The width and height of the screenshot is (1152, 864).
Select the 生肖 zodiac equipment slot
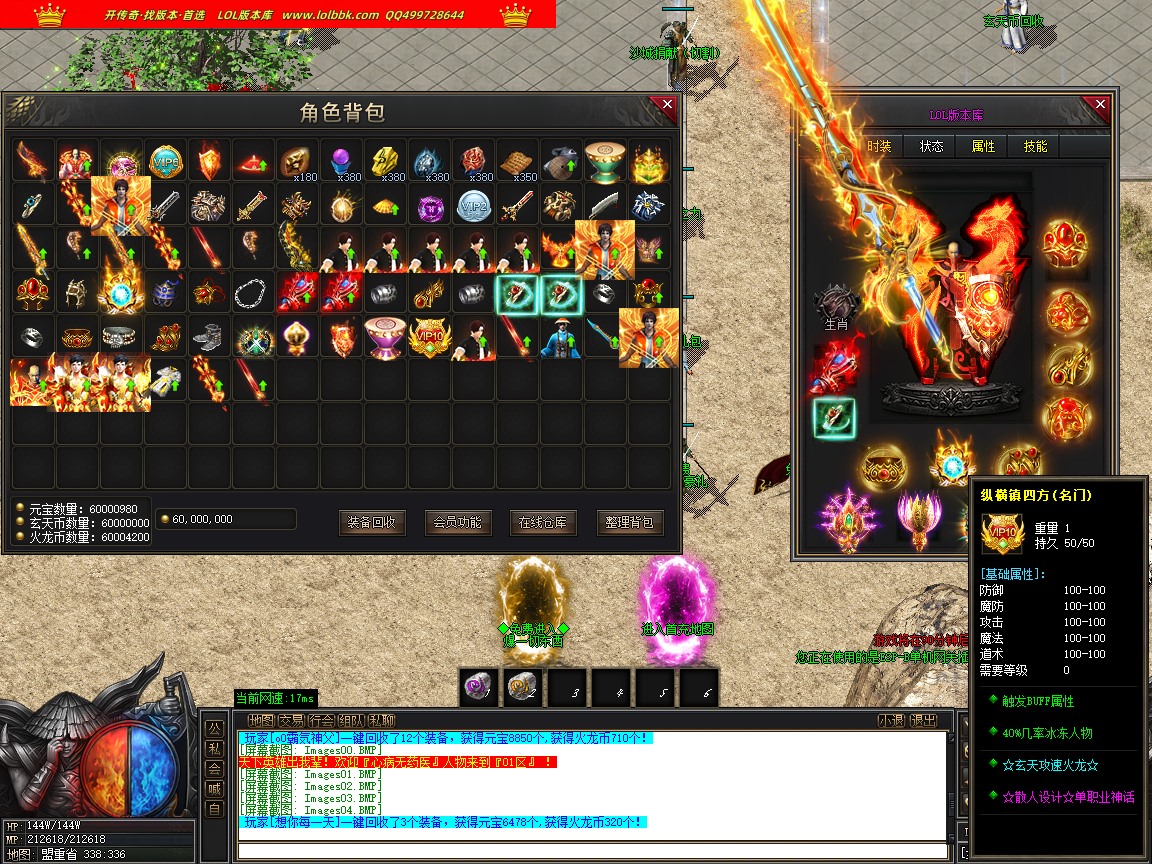[x=836, y=305]
